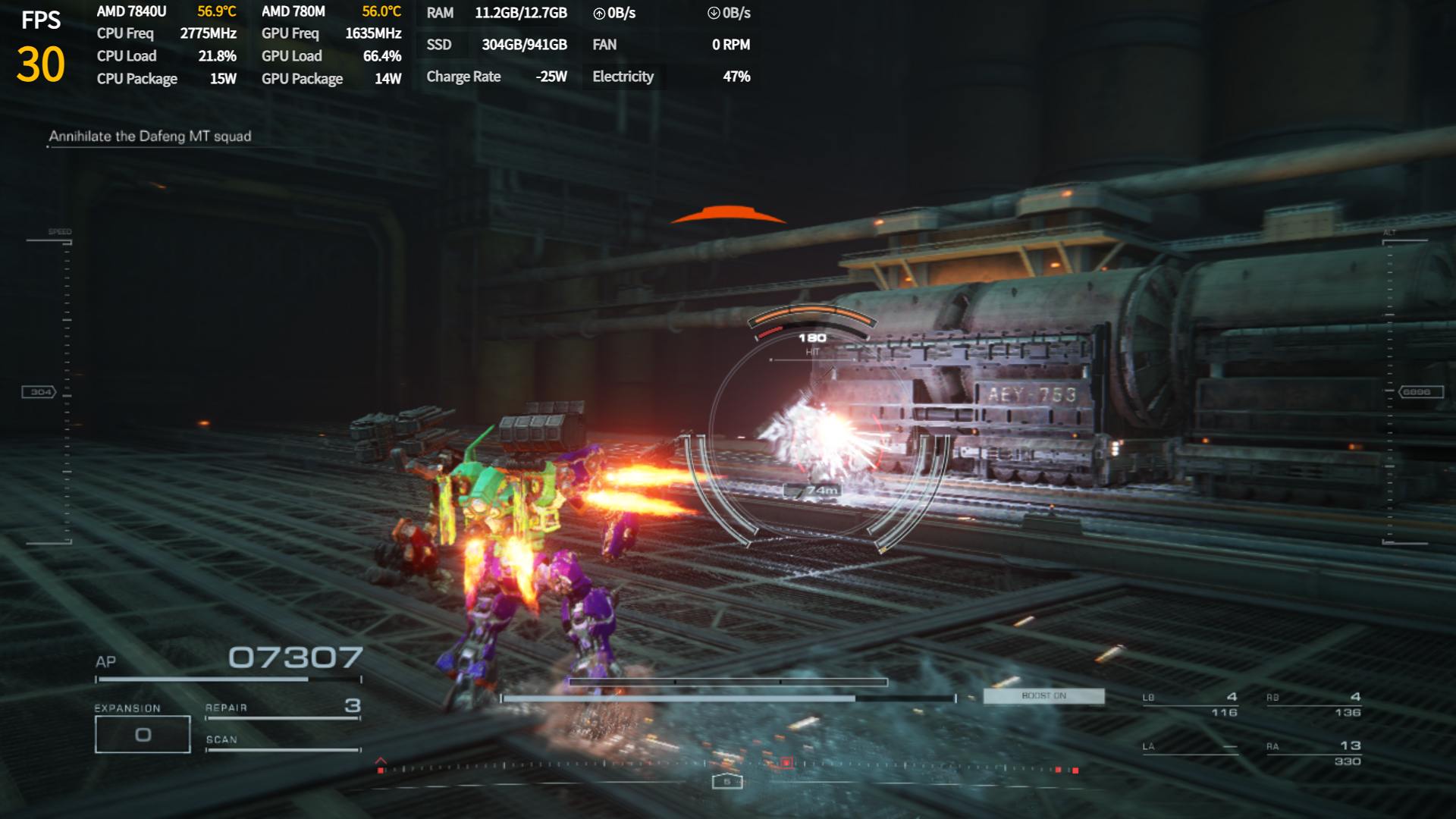Screen dimensions: 1456x819
Task: Choose the RA right arm weapon slot
Action: coord(1314,753)
